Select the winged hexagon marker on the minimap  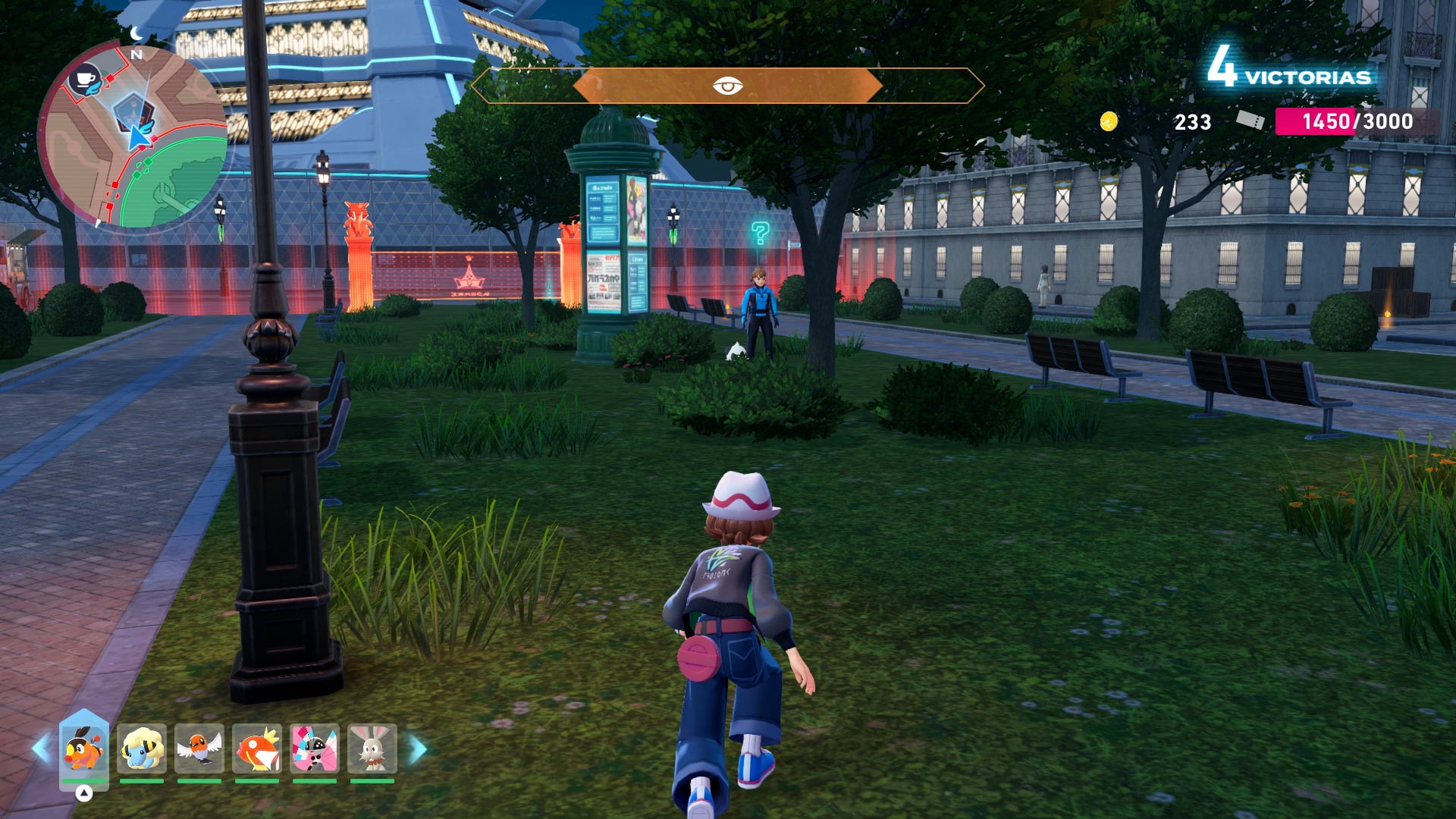tap(133, 111)
